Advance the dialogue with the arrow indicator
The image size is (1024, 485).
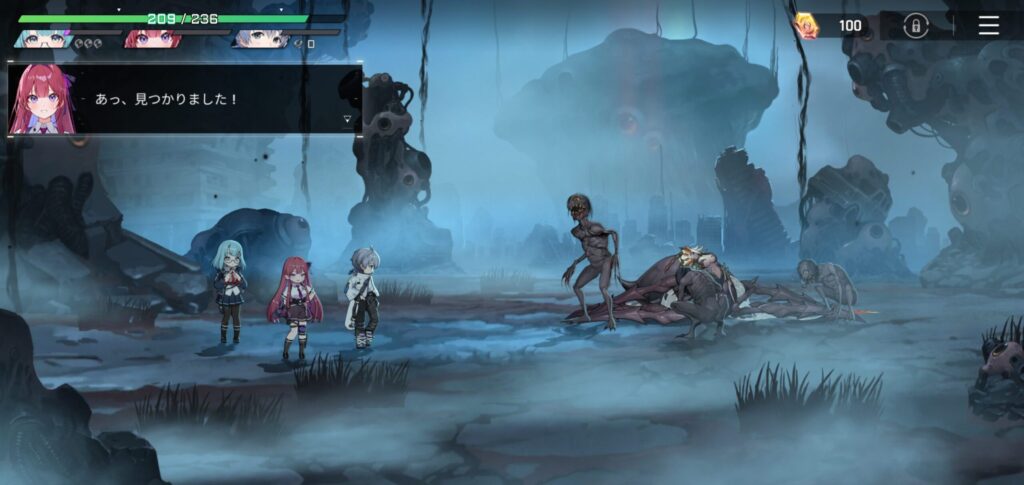tap(347, 120)
